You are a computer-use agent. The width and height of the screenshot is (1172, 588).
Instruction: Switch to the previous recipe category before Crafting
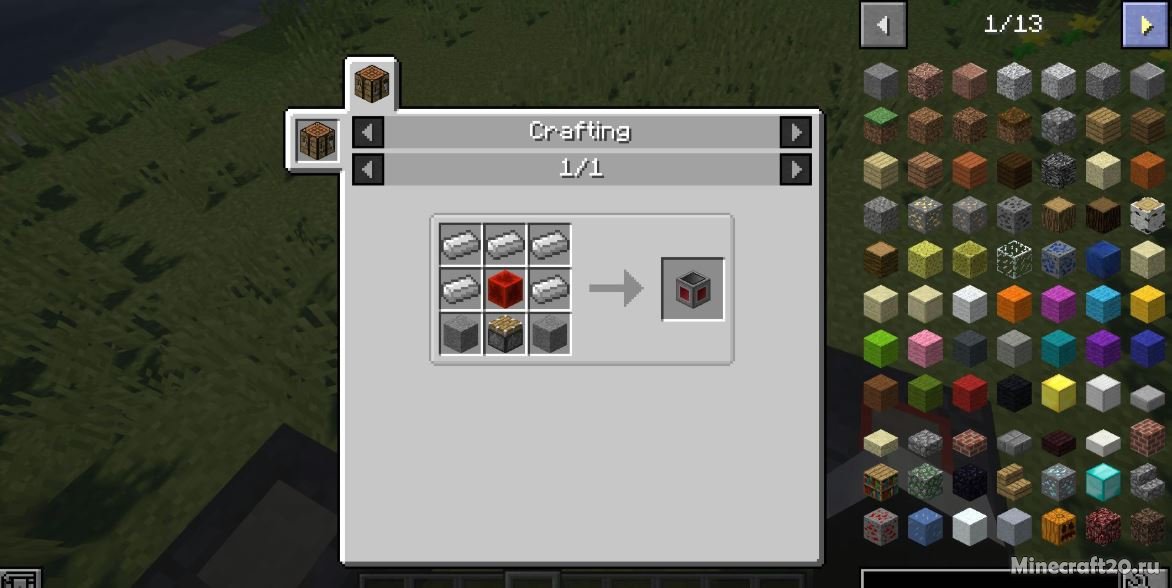coord(368,132)
